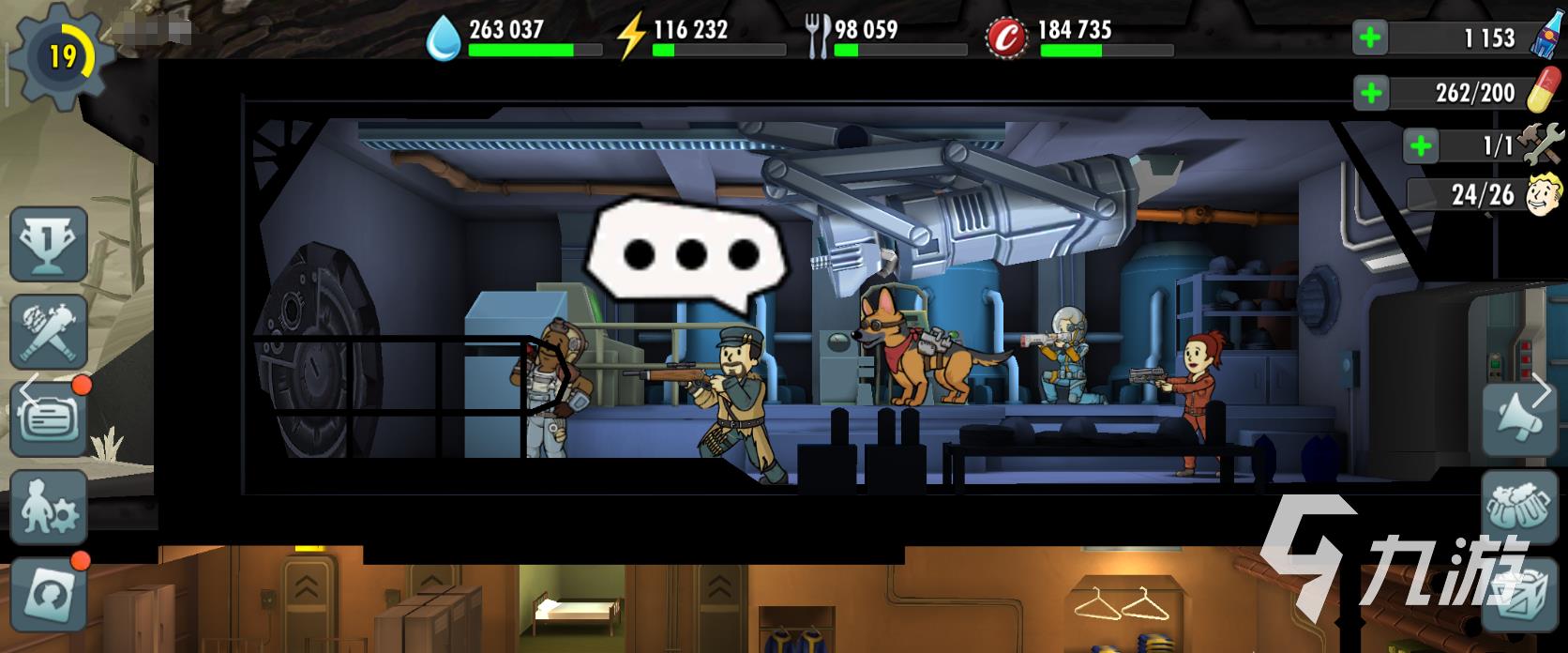The image size is (1568, 653).
Task: Open the dweller gear management menu
Action: [x=48, y=507]
